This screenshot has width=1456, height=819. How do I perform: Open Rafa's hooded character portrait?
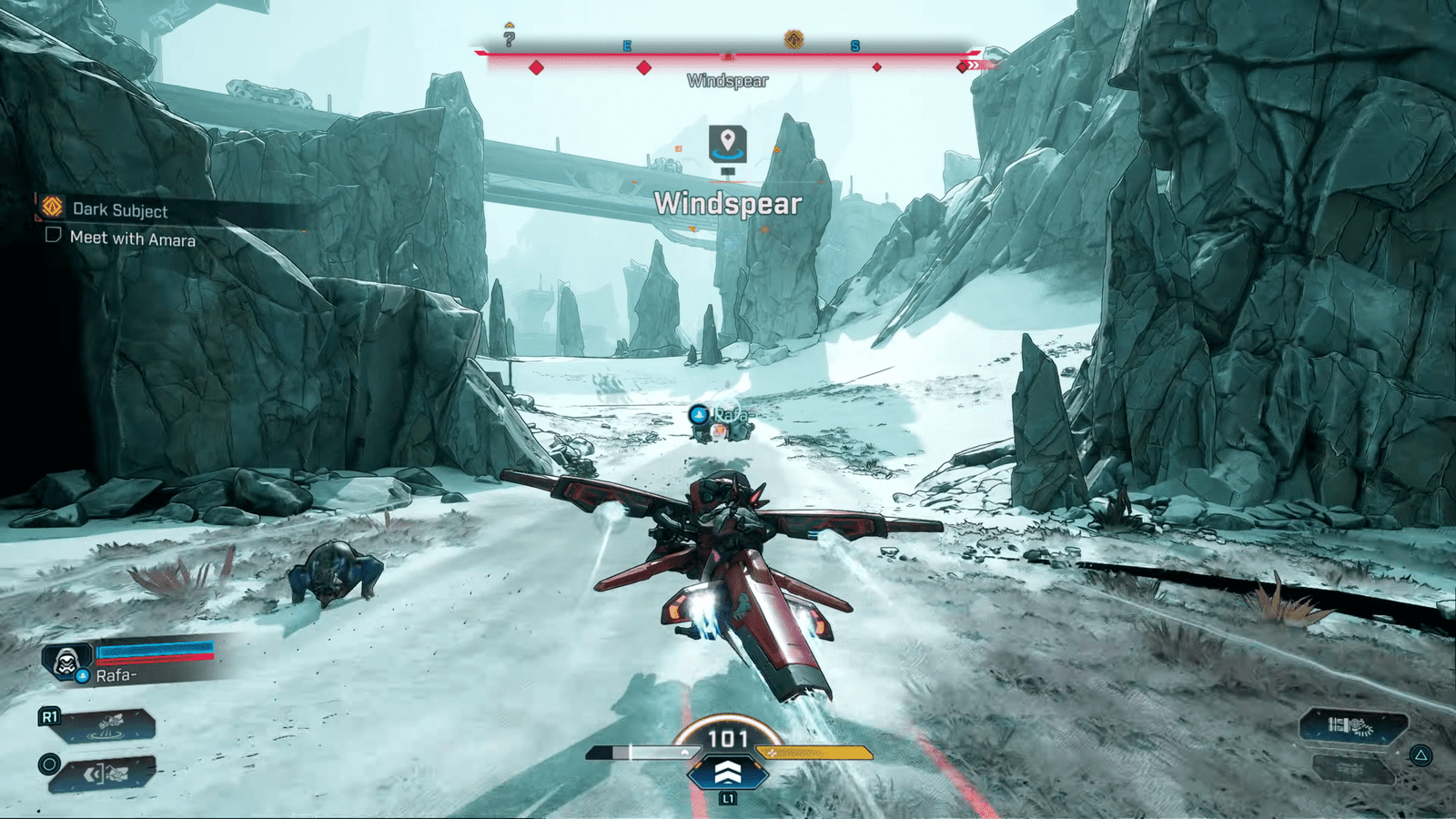pyautogui.click(x=66, y=662)
